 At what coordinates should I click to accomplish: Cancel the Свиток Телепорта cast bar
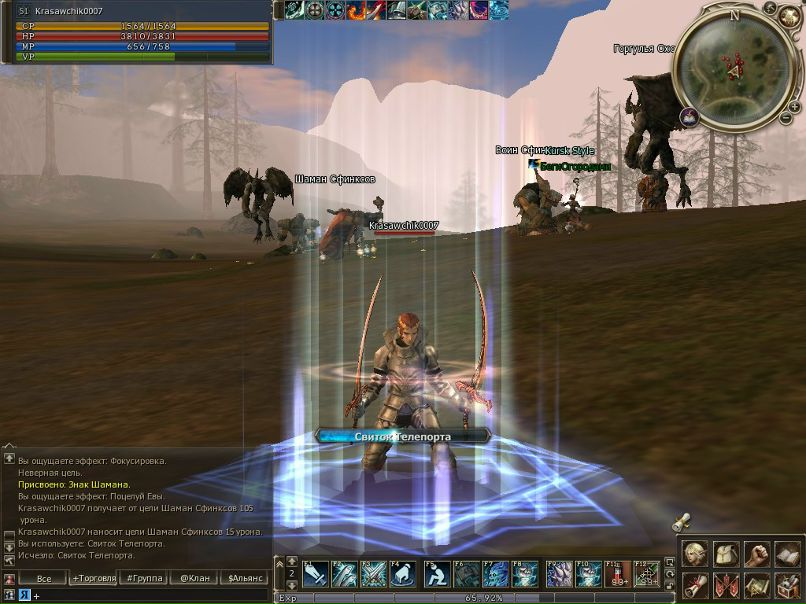tap(402, 437)
